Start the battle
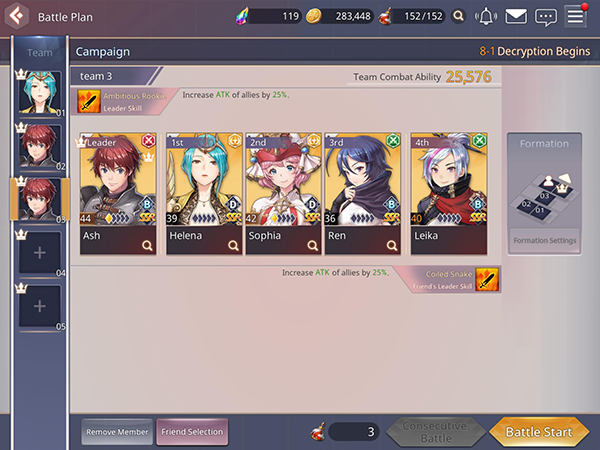 pyautogui.click(x=538, y=432)
